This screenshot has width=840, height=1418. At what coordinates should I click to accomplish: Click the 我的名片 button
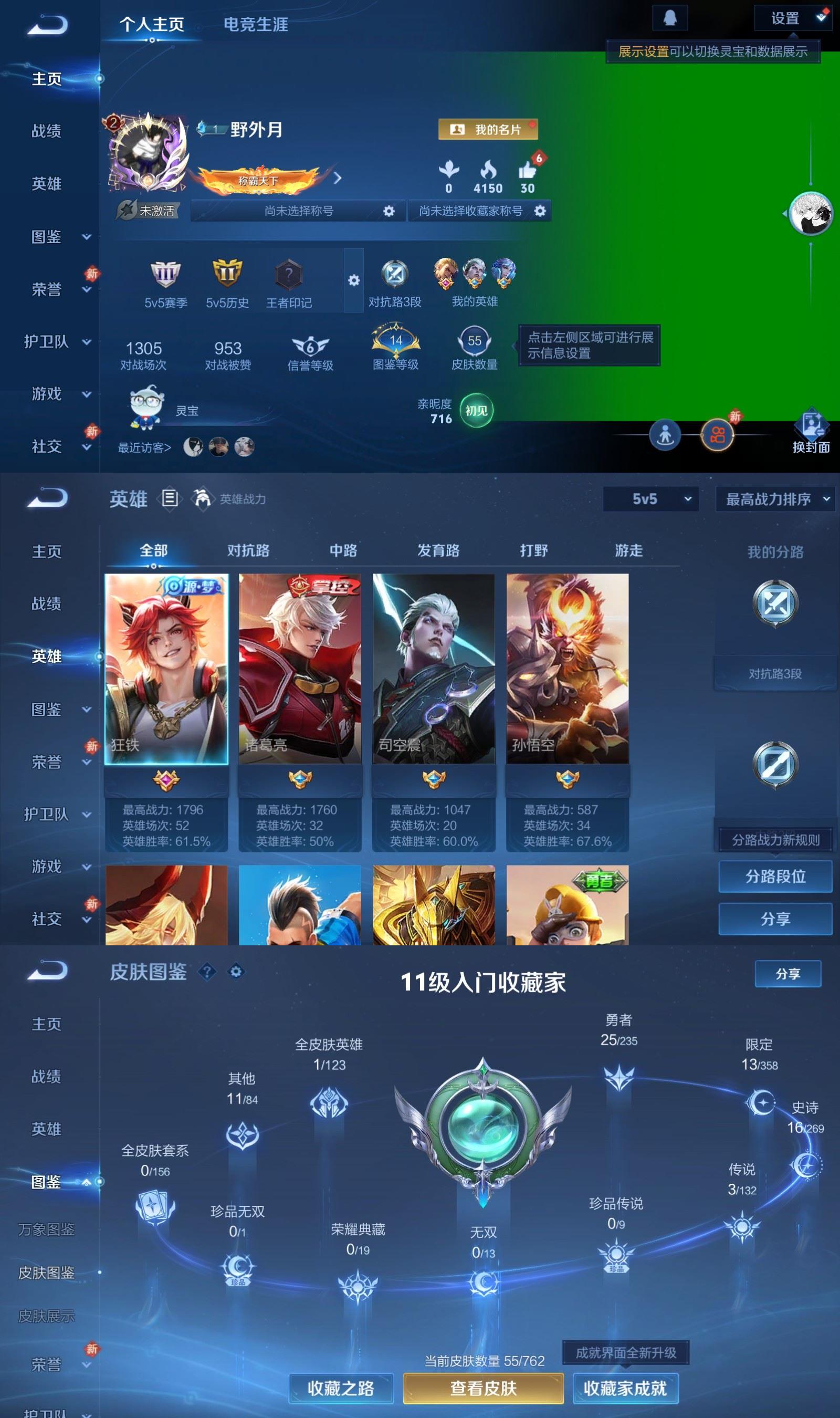pos(488,130)
